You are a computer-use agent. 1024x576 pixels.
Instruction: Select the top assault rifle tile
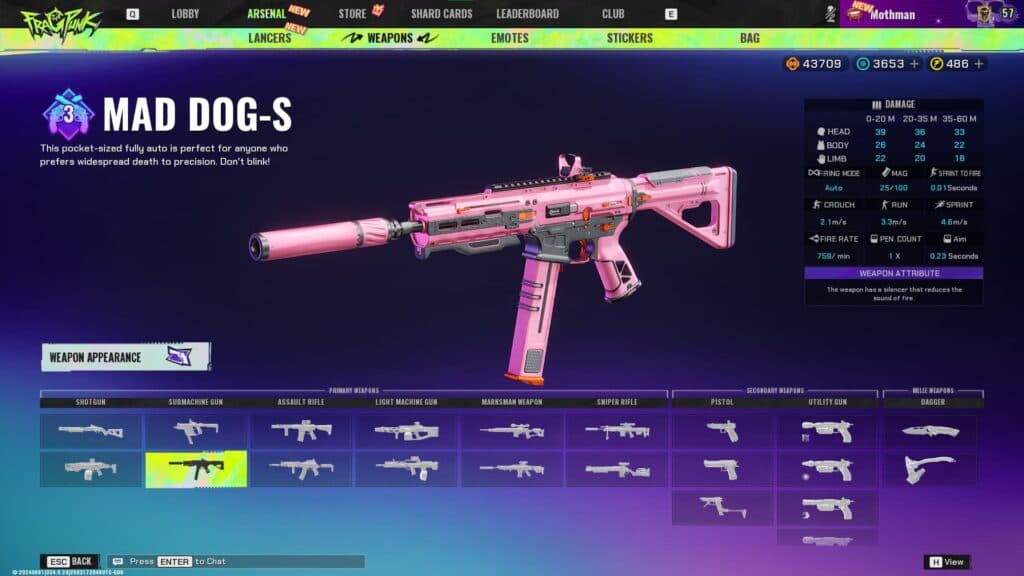[301, 431]
